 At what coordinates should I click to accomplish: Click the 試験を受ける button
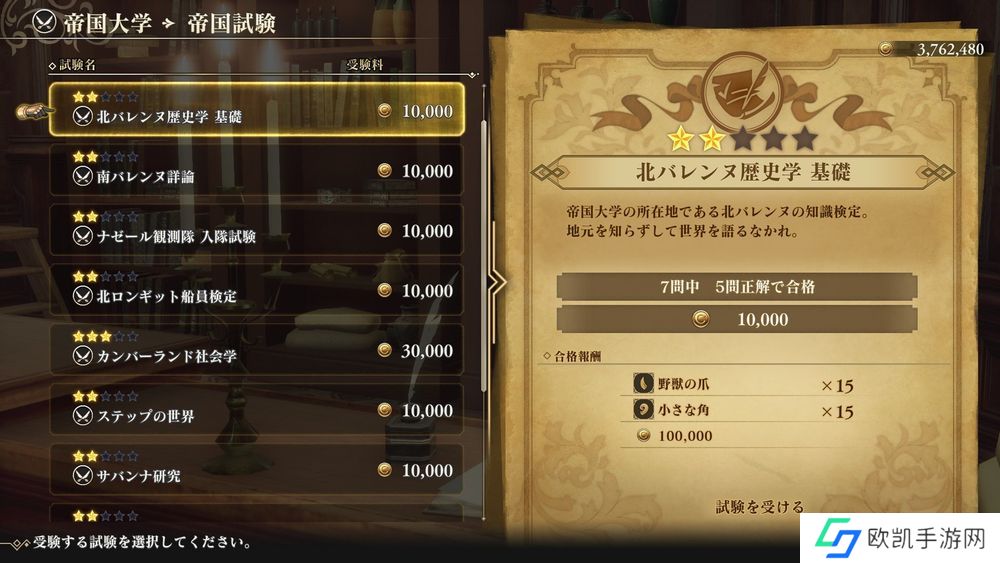[x=759, y=507]
